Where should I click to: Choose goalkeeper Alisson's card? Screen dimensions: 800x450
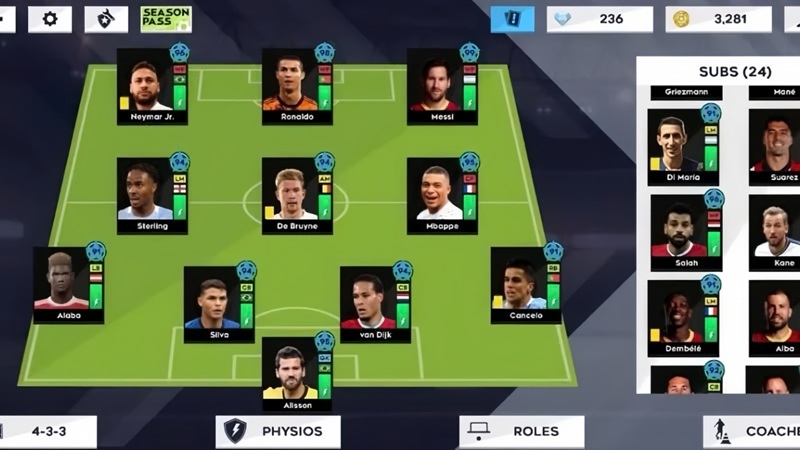[x=297, y=374]
